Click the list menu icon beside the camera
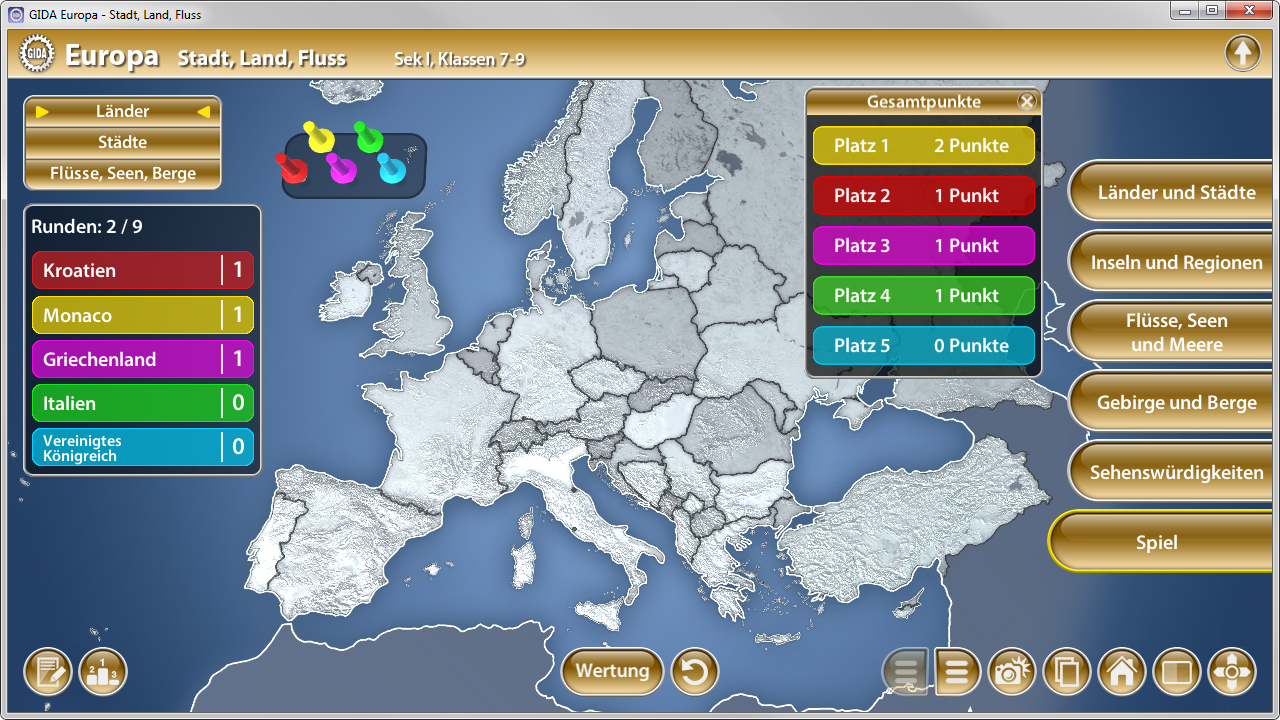The height and width of the screenshot is (720, 1280). [x=957, y=671]
